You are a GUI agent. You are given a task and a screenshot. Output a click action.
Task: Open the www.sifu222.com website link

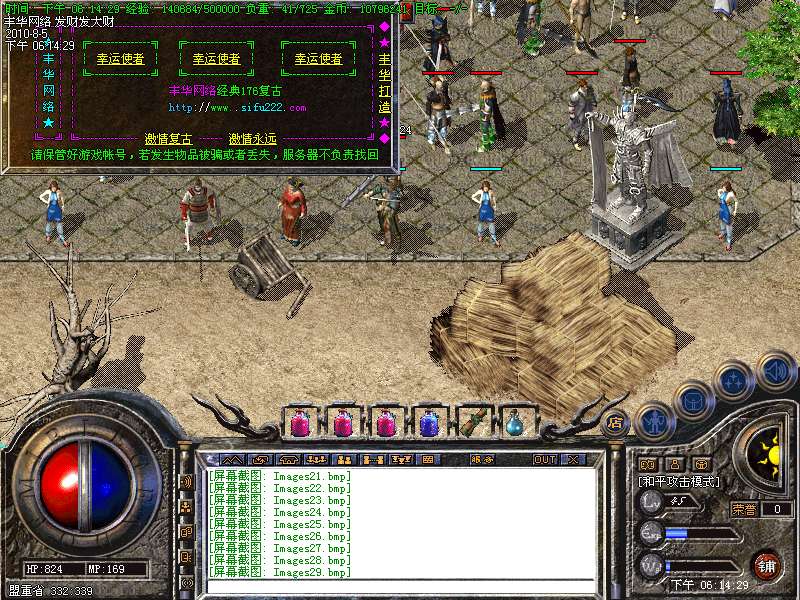237,107
